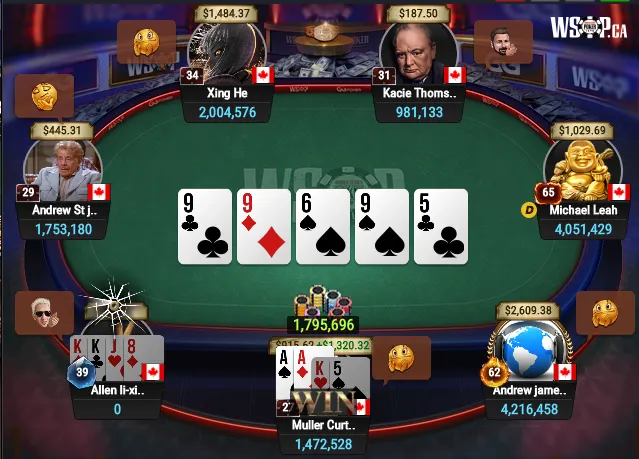Tap the emoji bubble above Andrew St j
Image resolution: width=639 pixels, height=459 pixels.
tap(46, 98)
